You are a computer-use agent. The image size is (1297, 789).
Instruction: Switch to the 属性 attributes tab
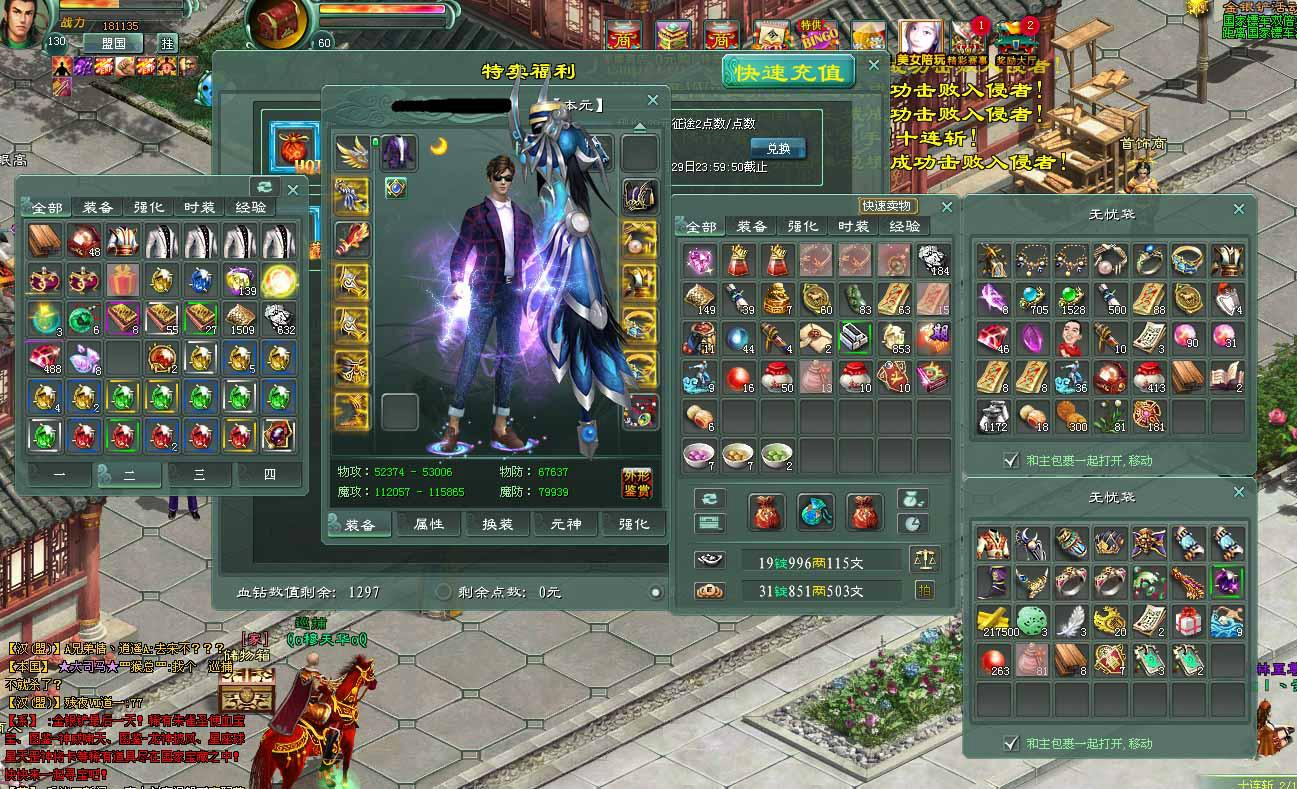click(429, 524)
